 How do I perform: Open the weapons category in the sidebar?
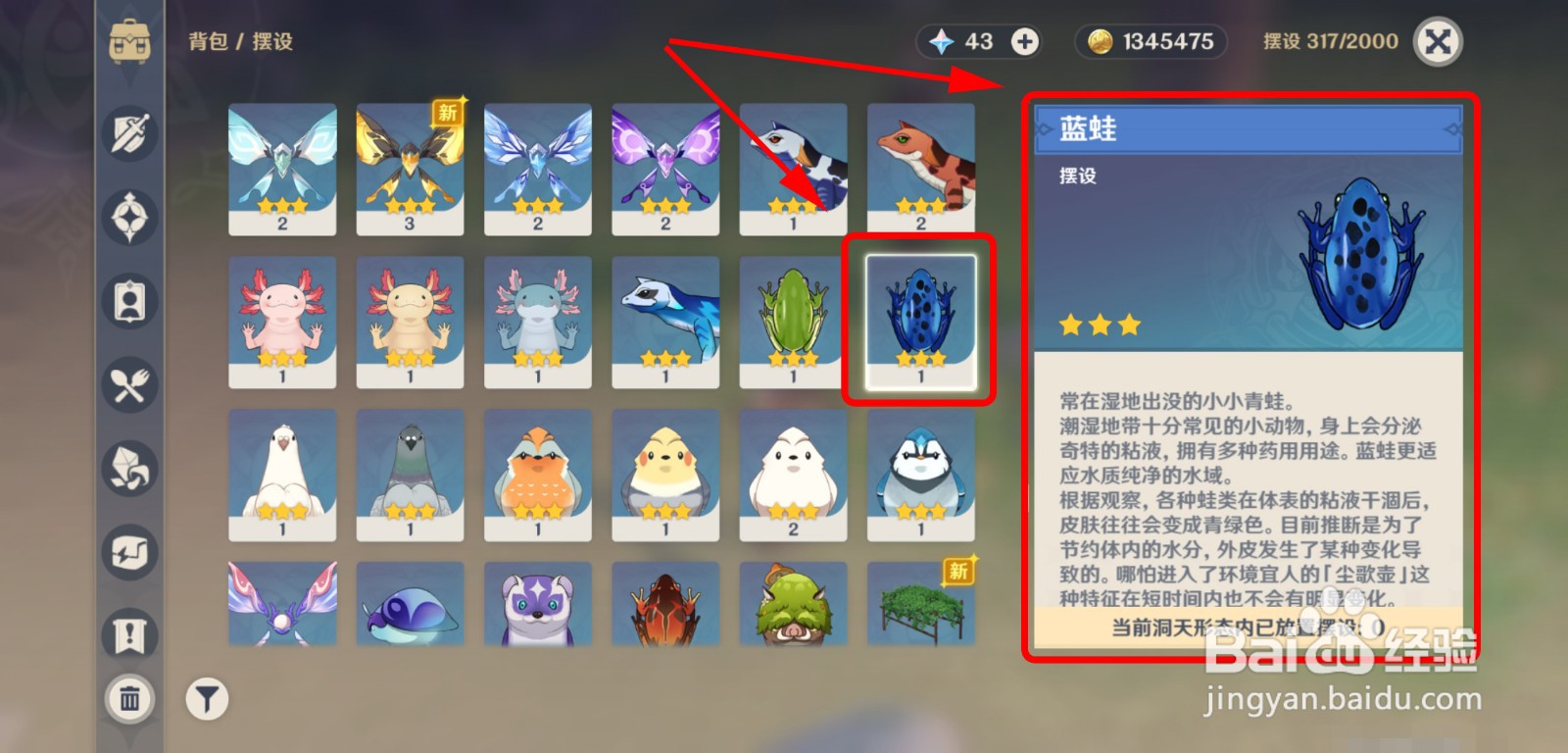click(128, 134)
